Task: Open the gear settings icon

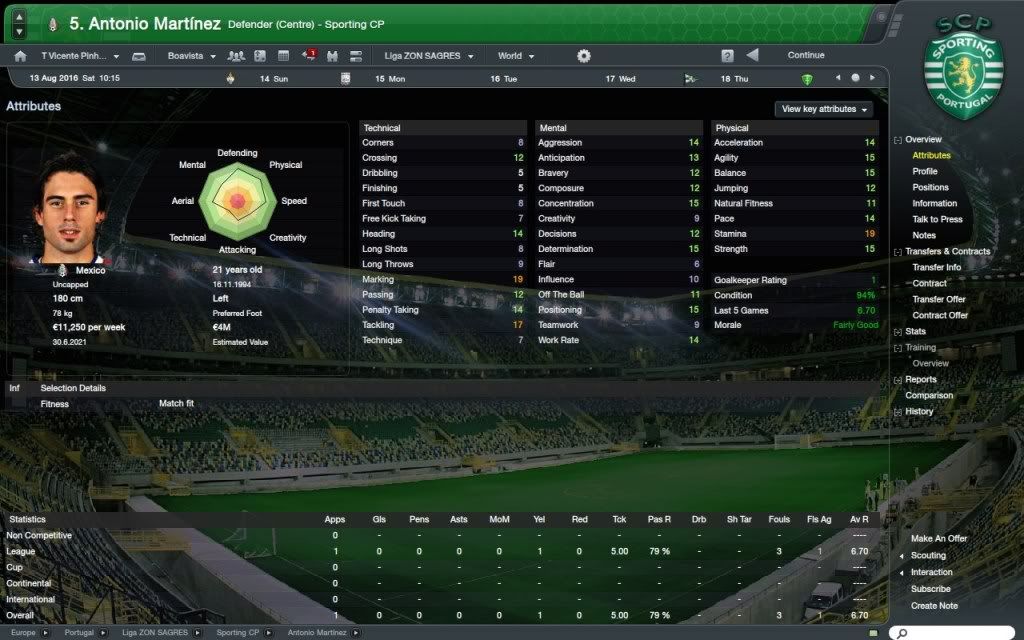Action: click(584, 56)
